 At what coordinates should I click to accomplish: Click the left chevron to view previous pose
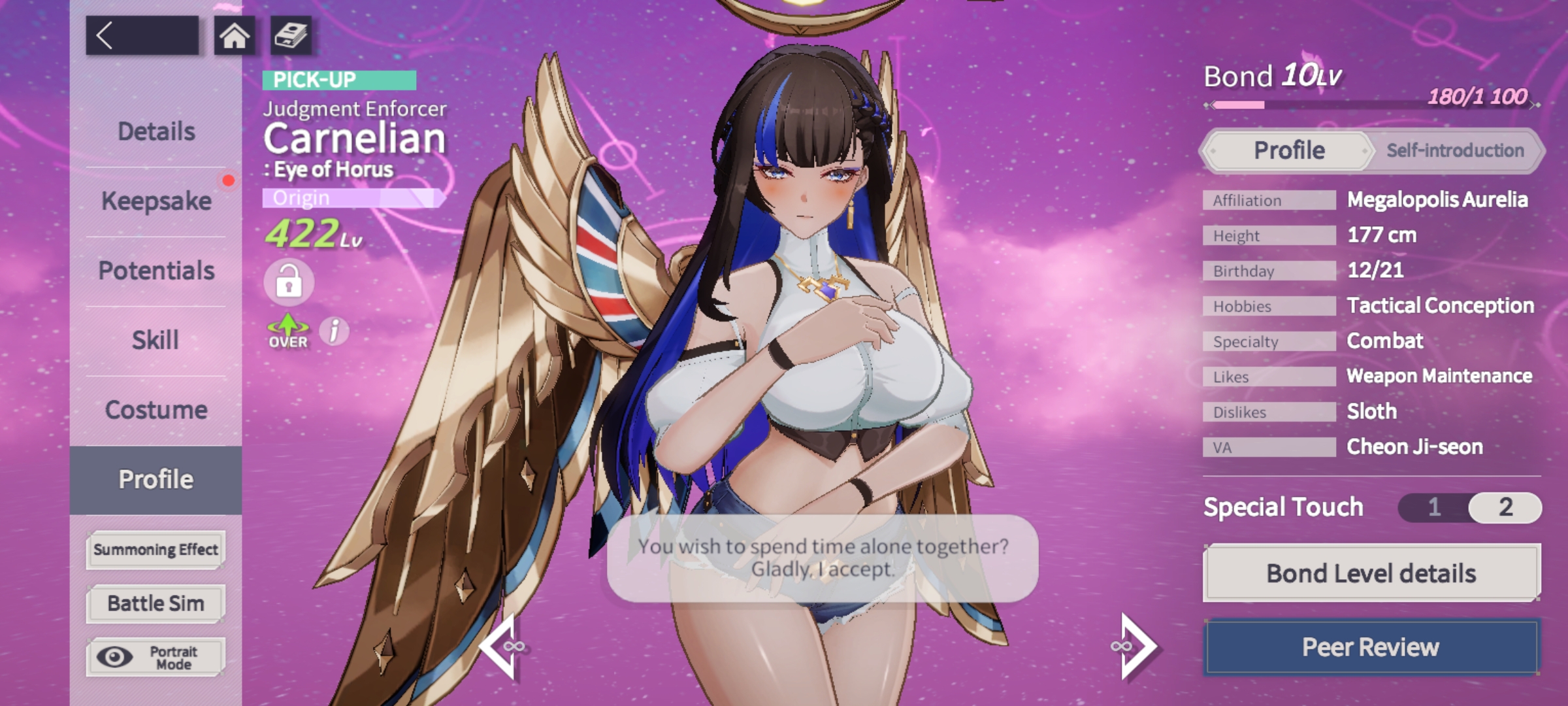[x=503, y=646]
